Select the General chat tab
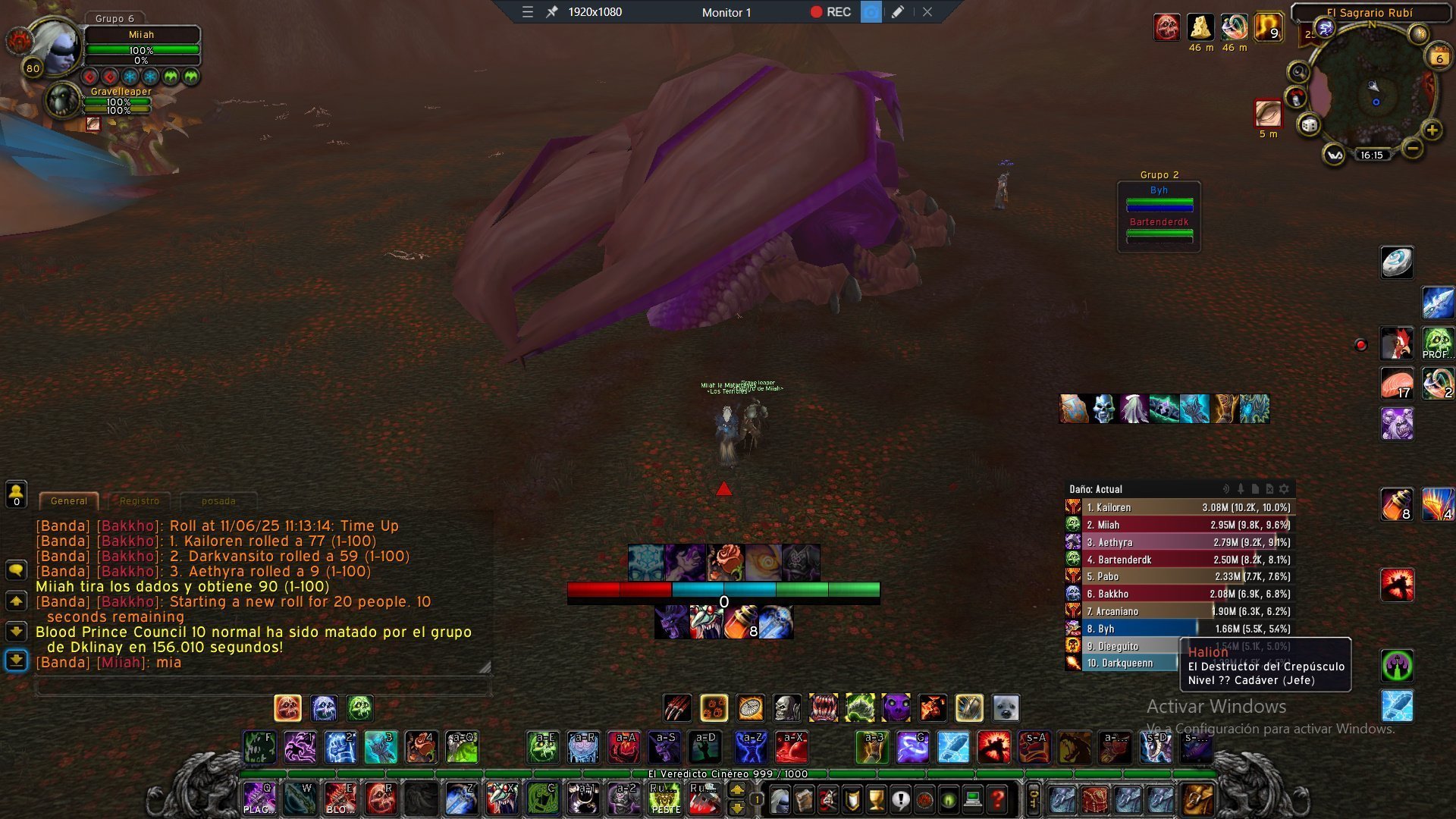Viewport: 1456px width, 819px height. click(x=68, y=501)
